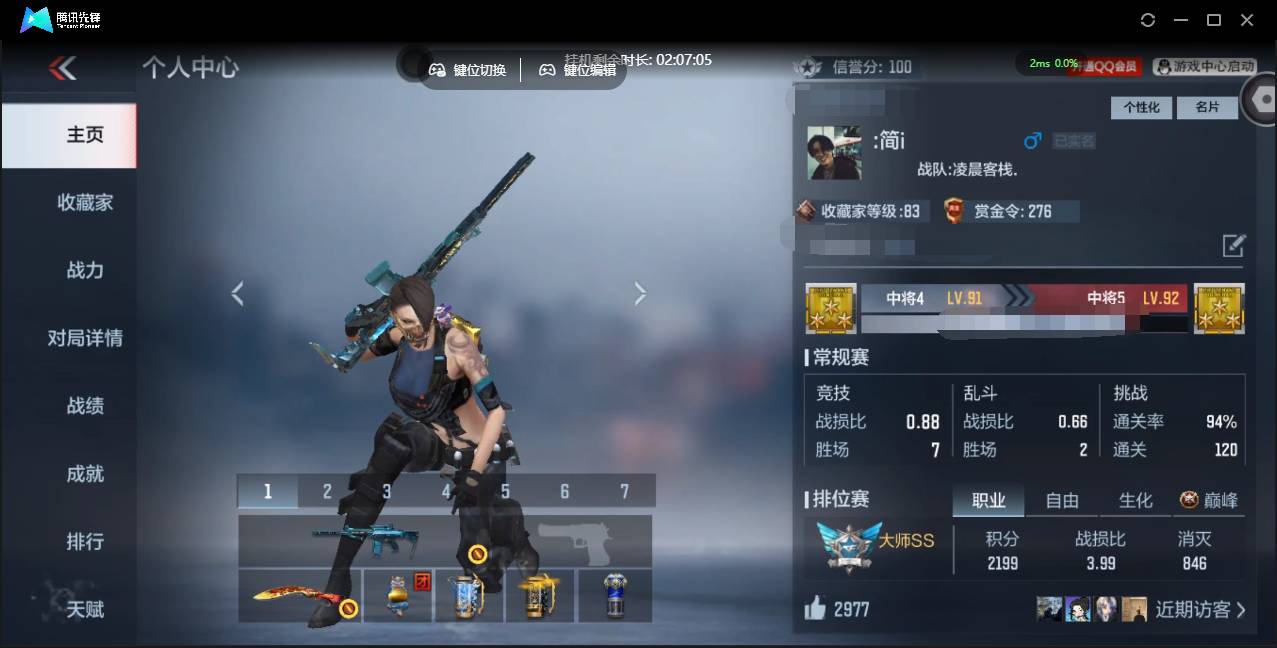The width and height of the screenshot is (1277, 648).
Task: Choose loadout slot 3
Action: [x=386, y=491]
